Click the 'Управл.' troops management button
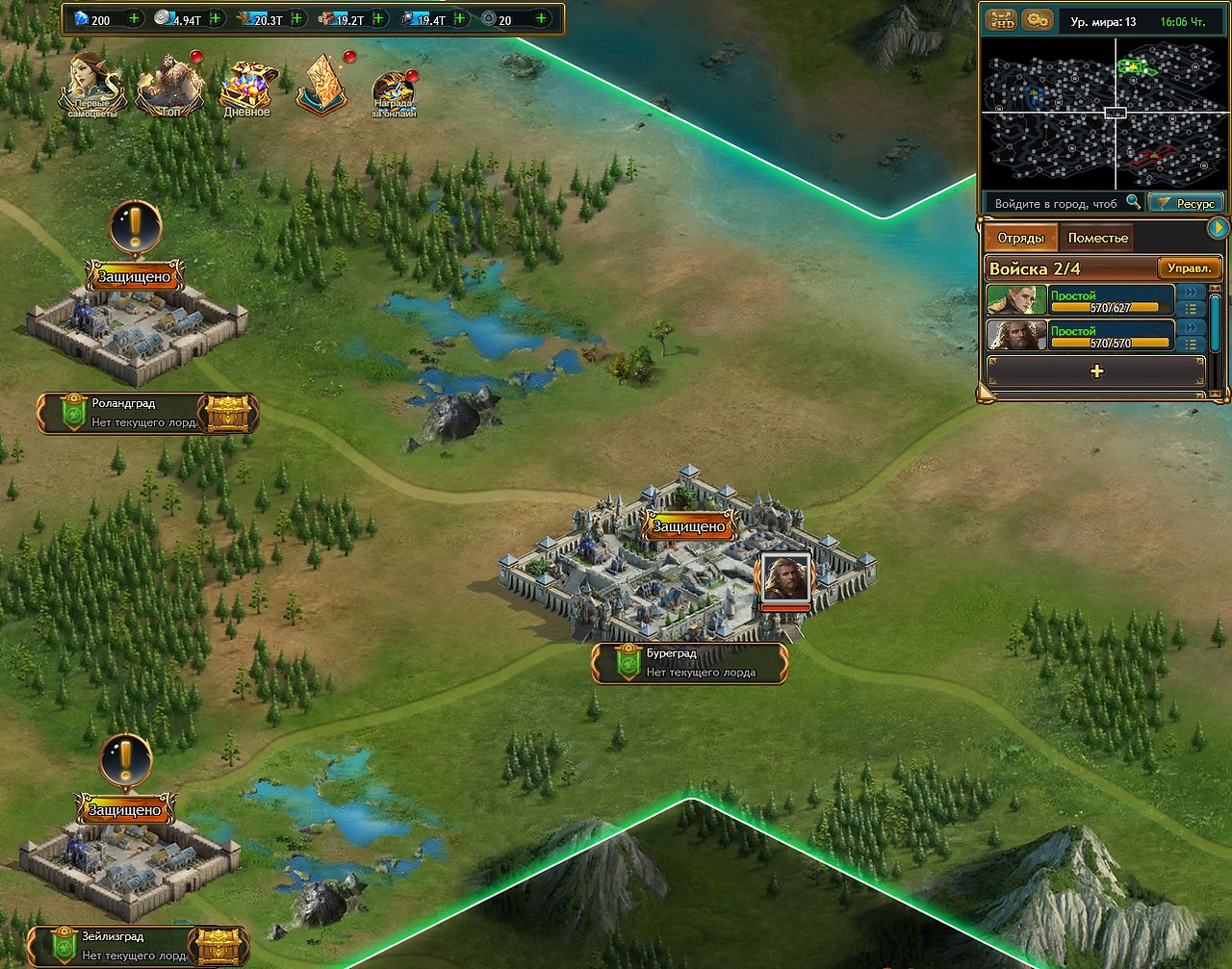The image size is (1232, 969). click(x=1189, y=268)
